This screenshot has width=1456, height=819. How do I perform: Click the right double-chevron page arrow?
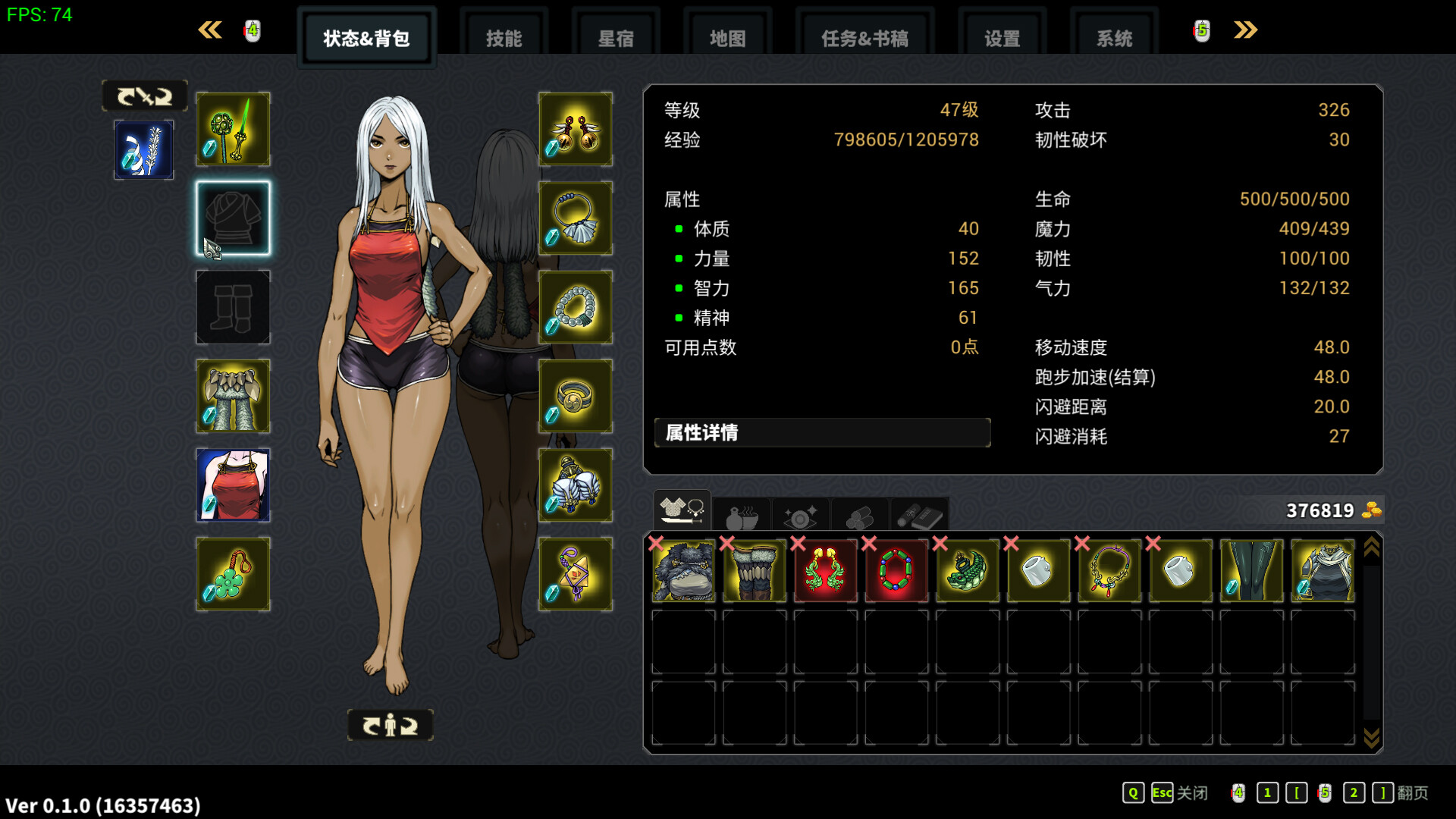point(1244,30)
